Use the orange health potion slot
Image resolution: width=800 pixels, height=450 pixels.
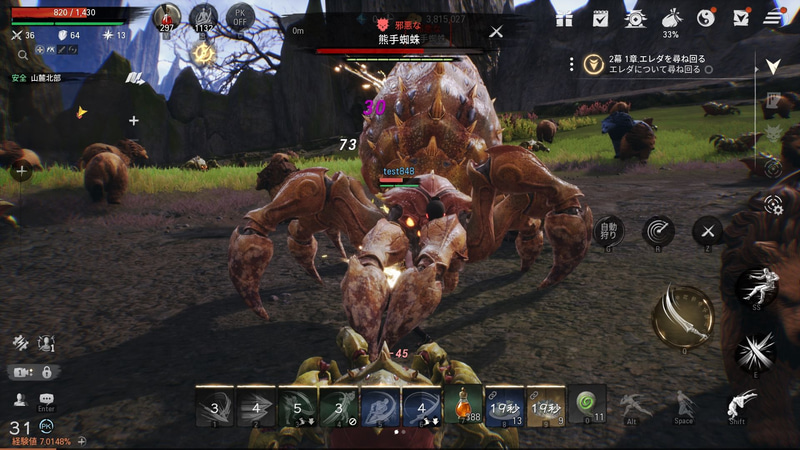(463, 406)
